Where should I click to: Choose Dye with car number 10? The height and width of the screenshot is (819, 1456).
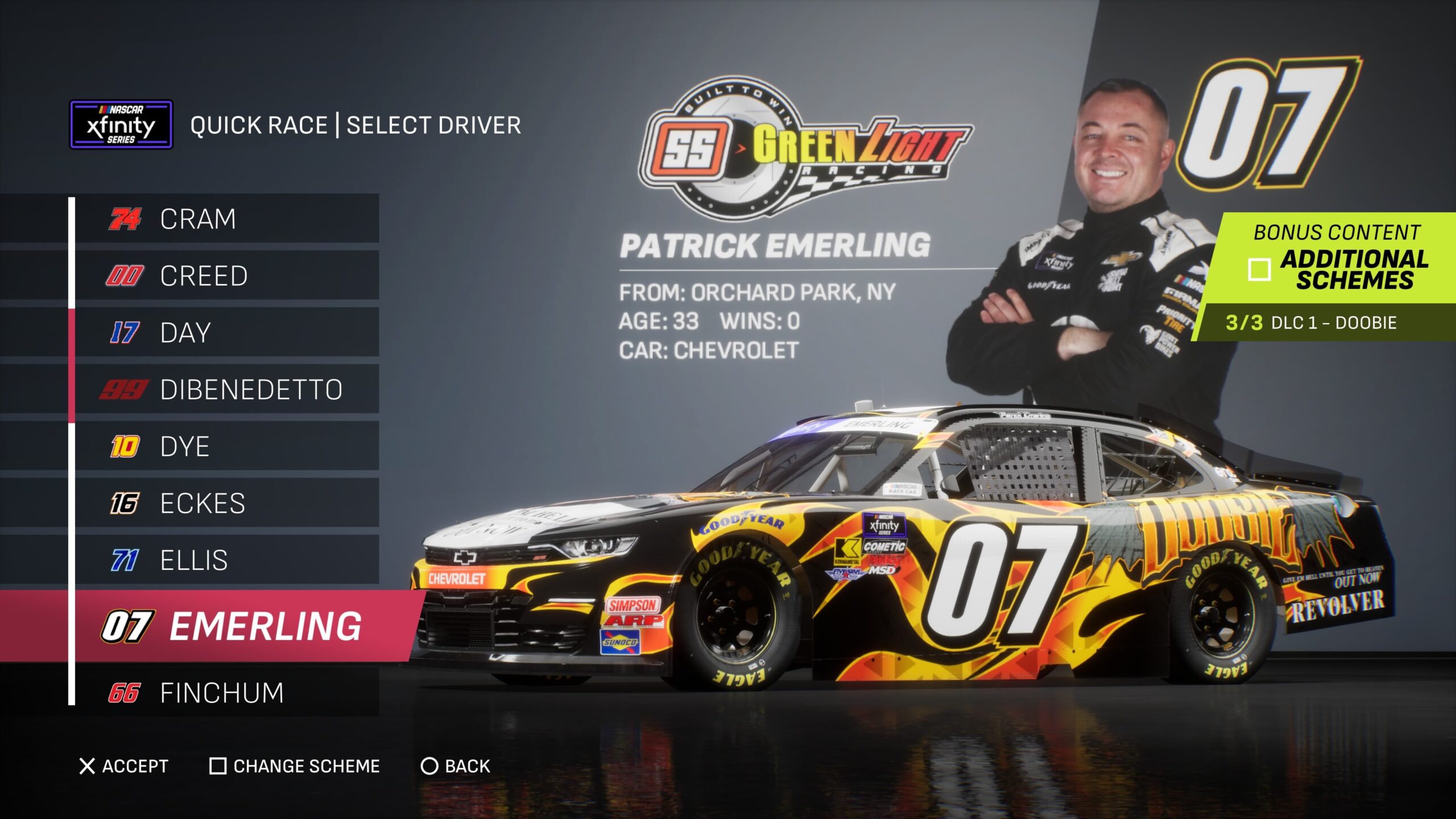tap(227, 446)
